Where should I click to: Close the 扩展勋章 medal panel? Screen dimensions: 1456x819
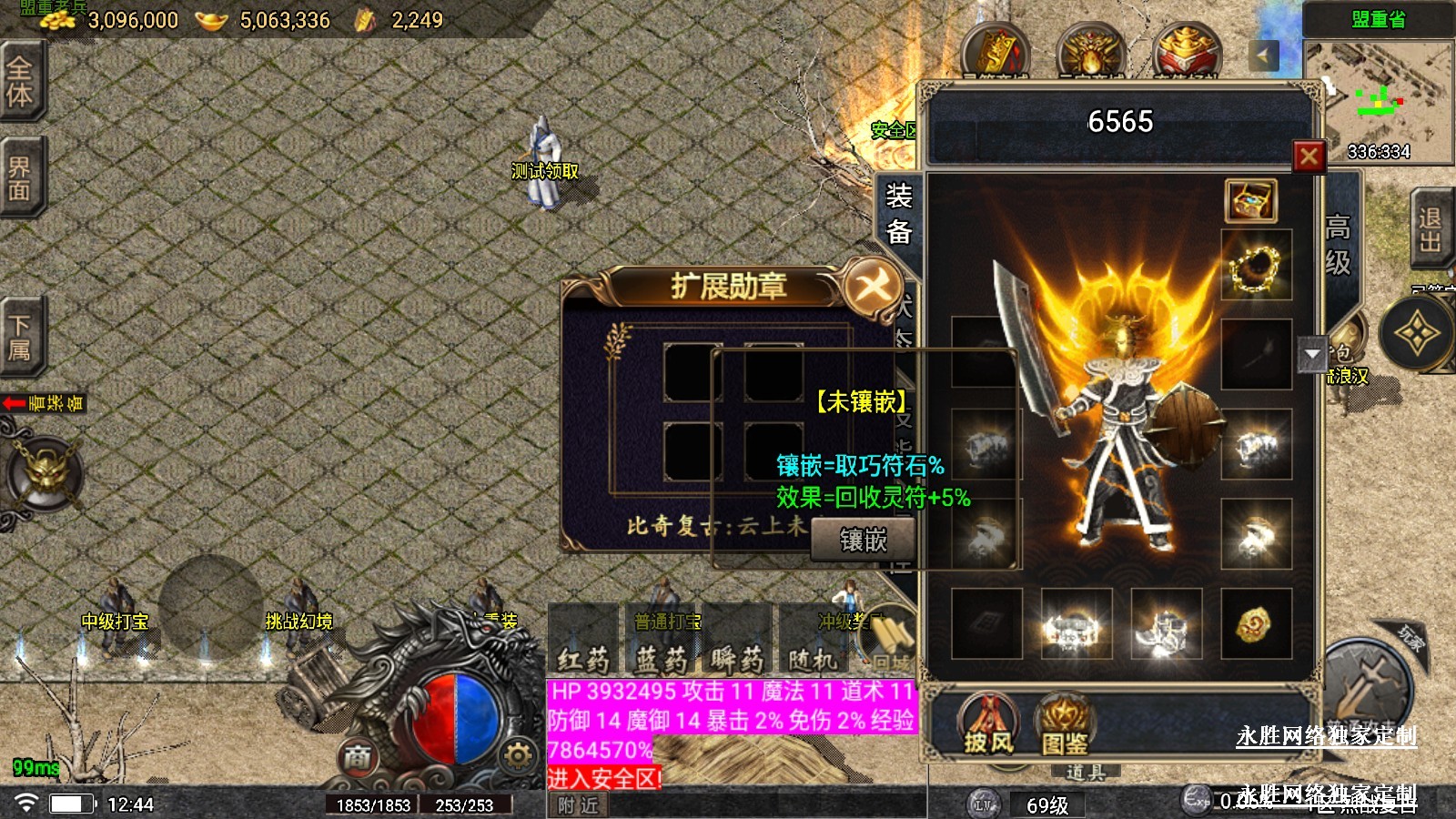(871, 288)
